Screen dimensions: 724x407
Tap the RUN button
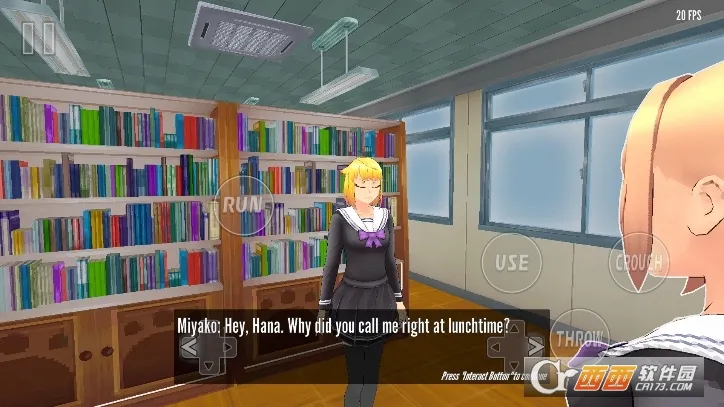(x=241, y=202)
